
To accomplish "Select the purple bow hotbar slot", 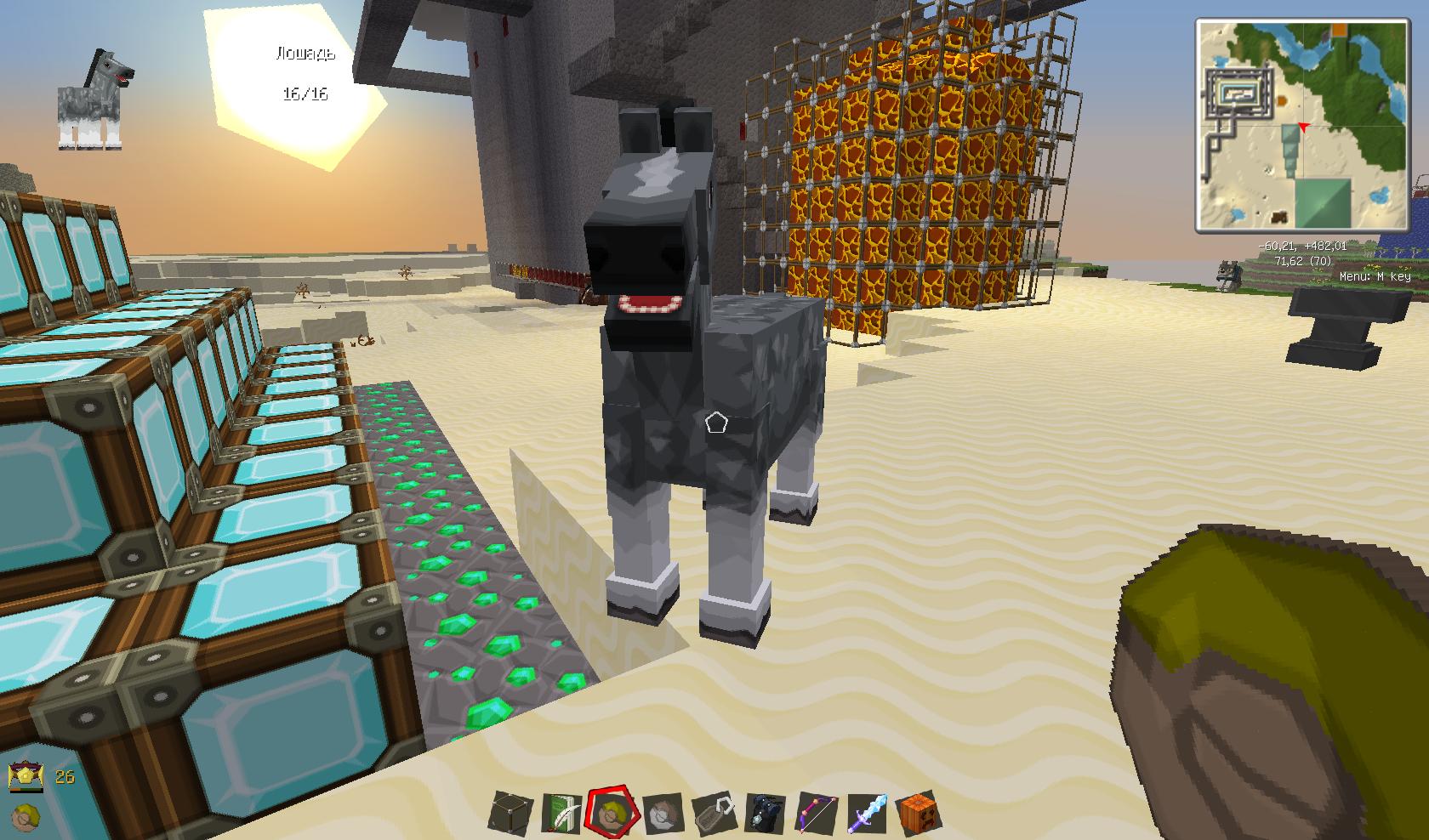I will click(814, 814).
